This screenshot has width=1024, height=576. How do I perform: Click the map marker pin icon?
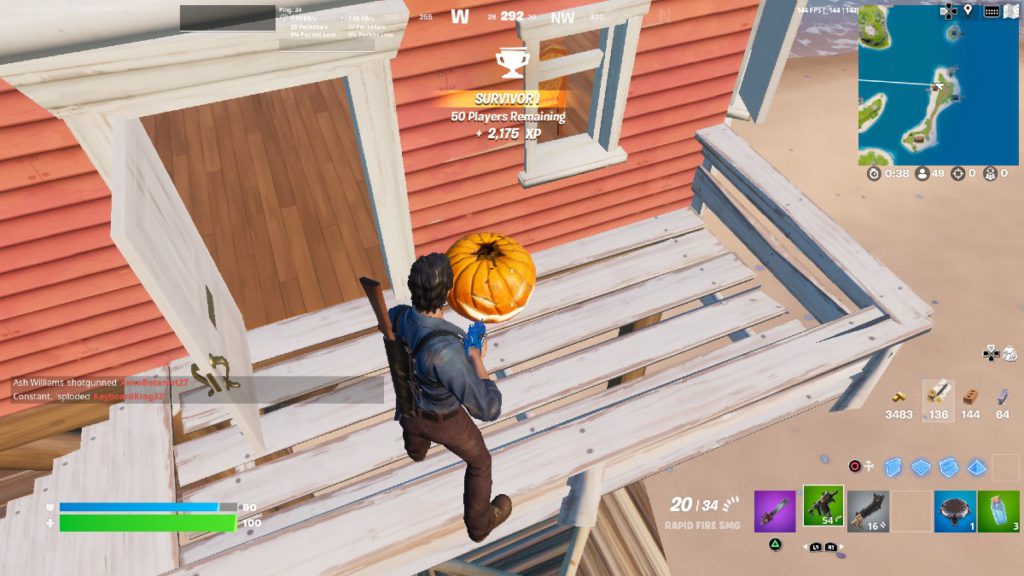coord(967,11)
